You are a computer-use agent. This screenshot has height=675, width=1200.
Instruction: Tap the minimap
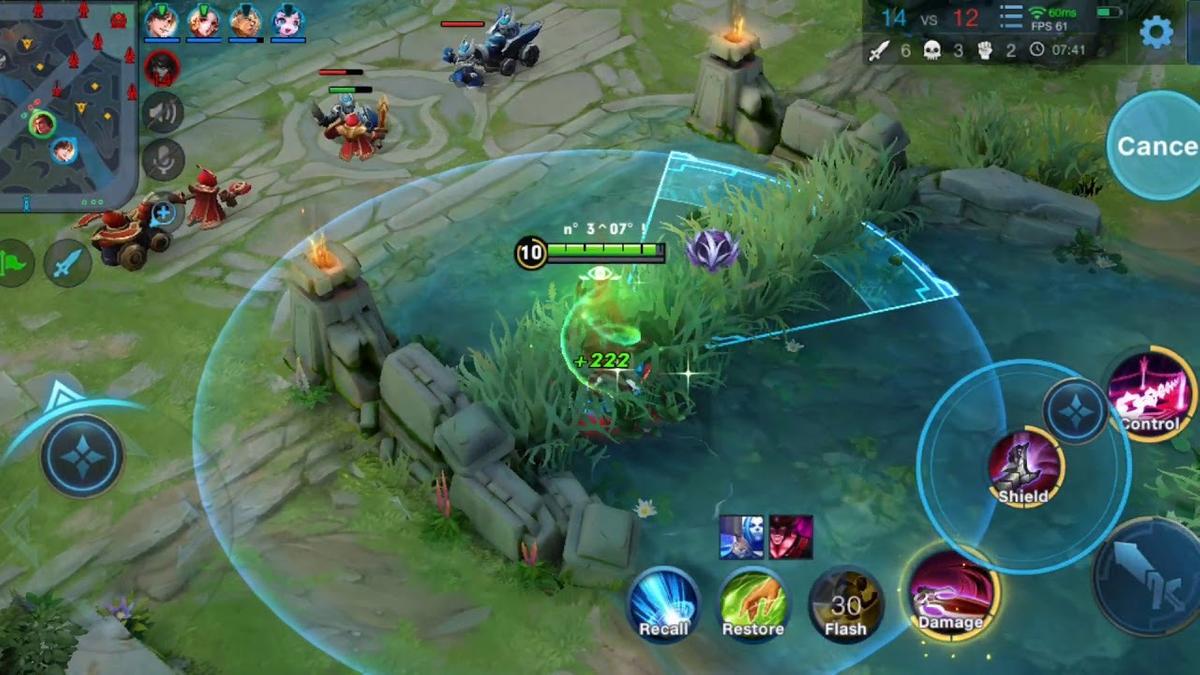pyautogui.click(x=68, y=105)
